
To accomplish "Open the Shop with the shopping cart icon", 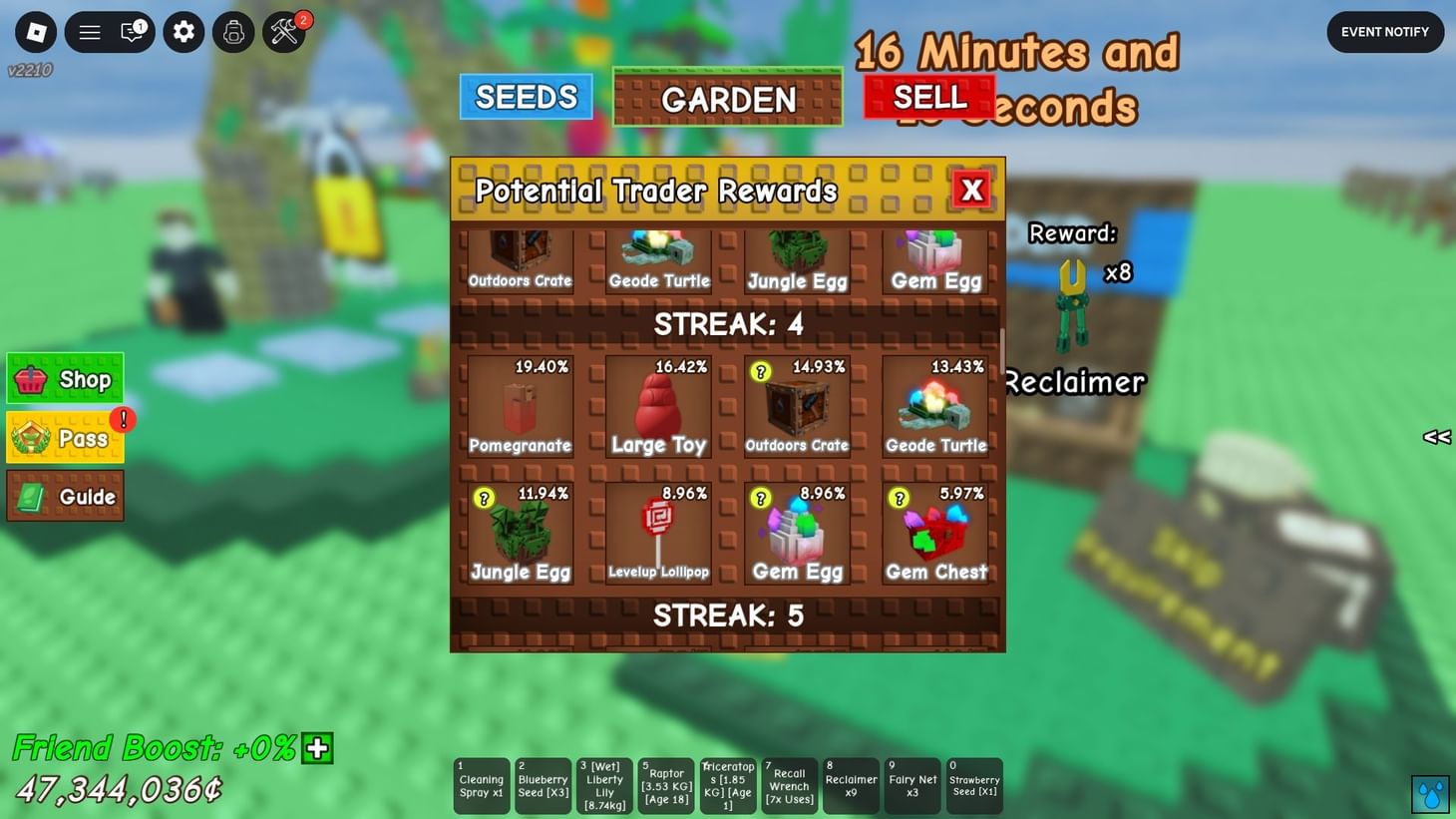I will 64,378.
